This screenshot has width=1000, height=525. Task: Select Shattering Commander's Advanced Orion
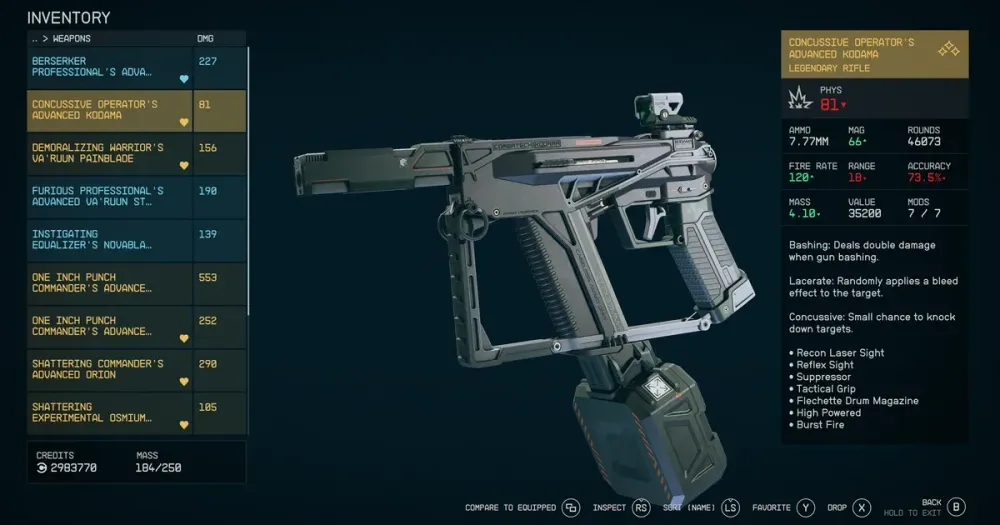pos(110,369)
